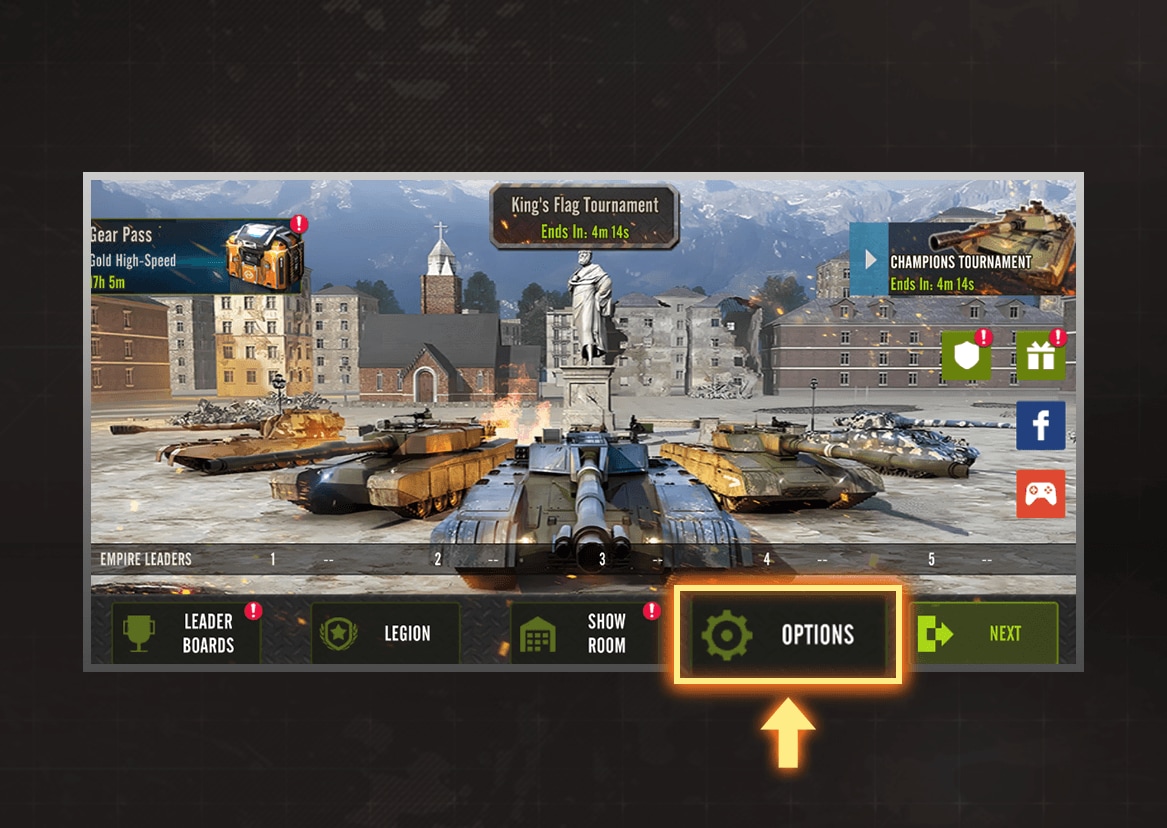Open the Leader Boards
This screenshot has height=828, width=1167.
click(x=186, y=634)
